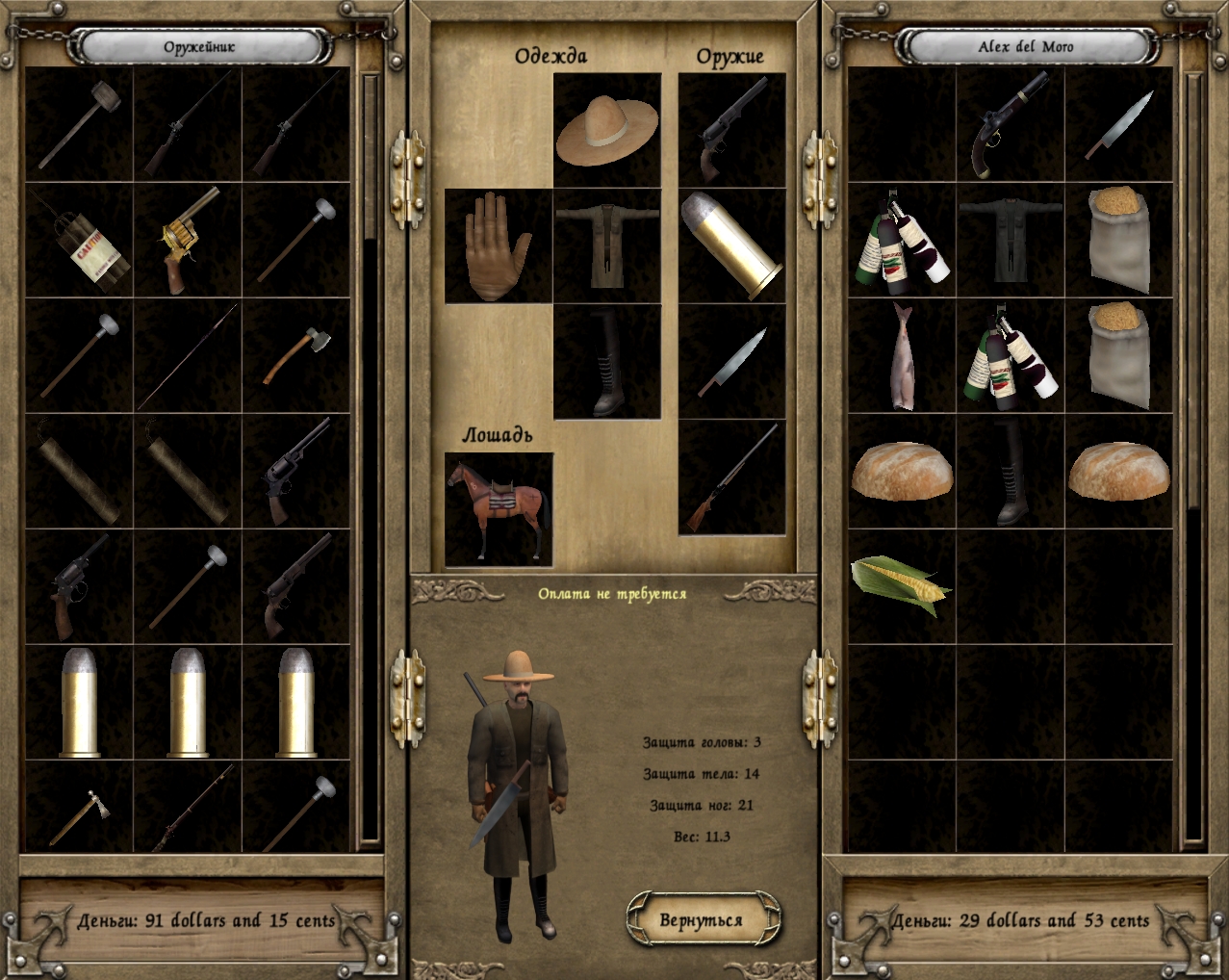
Task: Select the black boots in Alex's inventory
Action: pos(1010,471)
